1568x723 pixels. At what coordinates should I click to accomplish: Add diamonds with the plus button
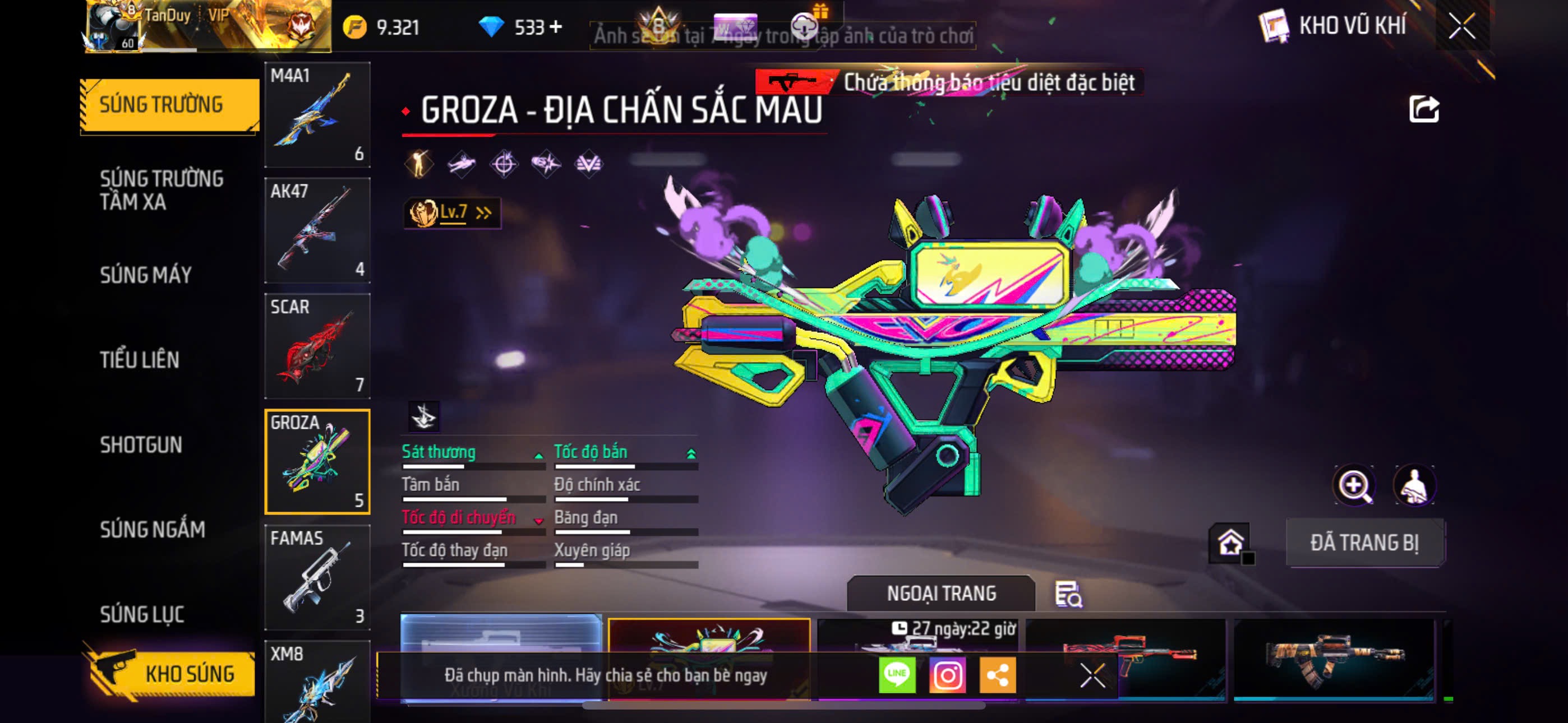point(555,27)
